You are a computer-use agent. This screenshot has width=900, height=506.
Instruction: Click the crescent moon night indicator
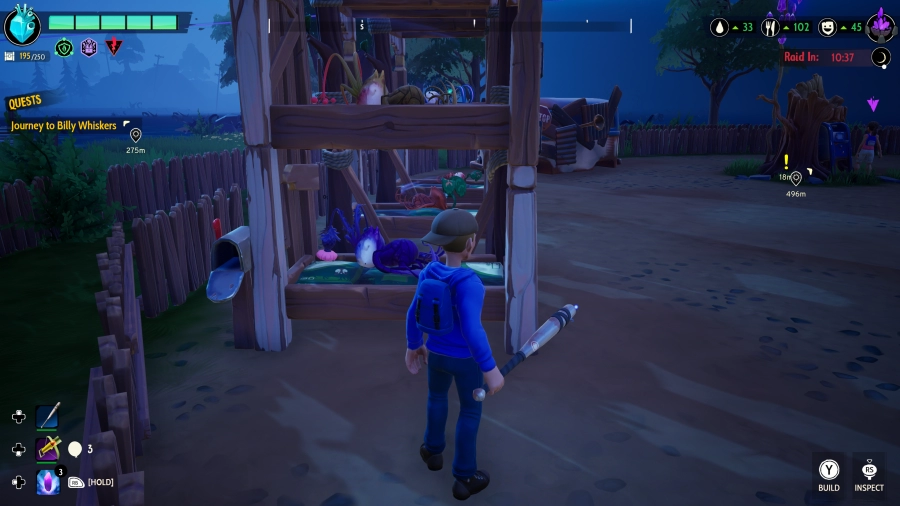click(881, 57)
